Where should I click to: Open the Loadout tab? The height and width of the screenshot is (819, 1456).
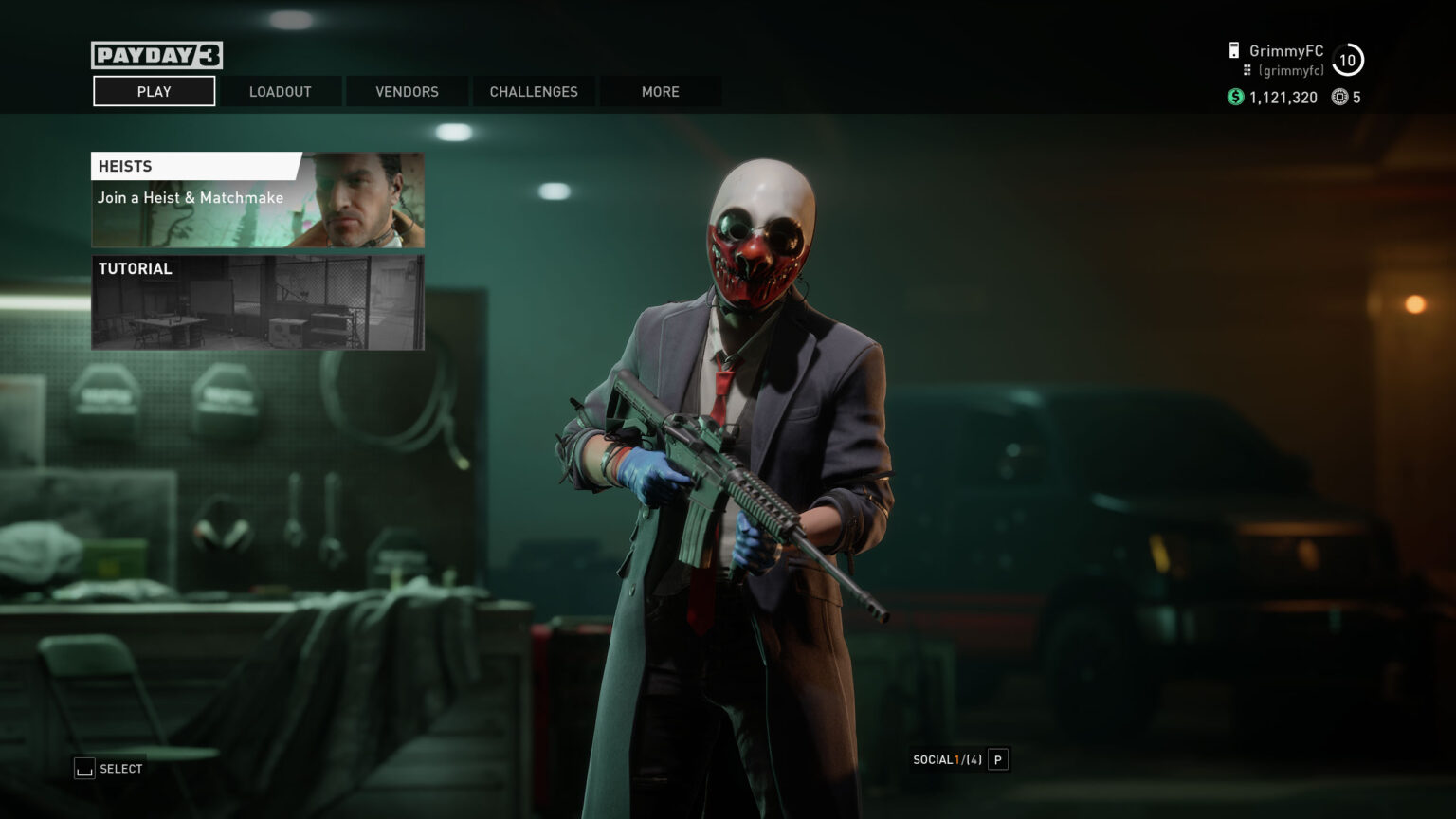coord(280,92)
